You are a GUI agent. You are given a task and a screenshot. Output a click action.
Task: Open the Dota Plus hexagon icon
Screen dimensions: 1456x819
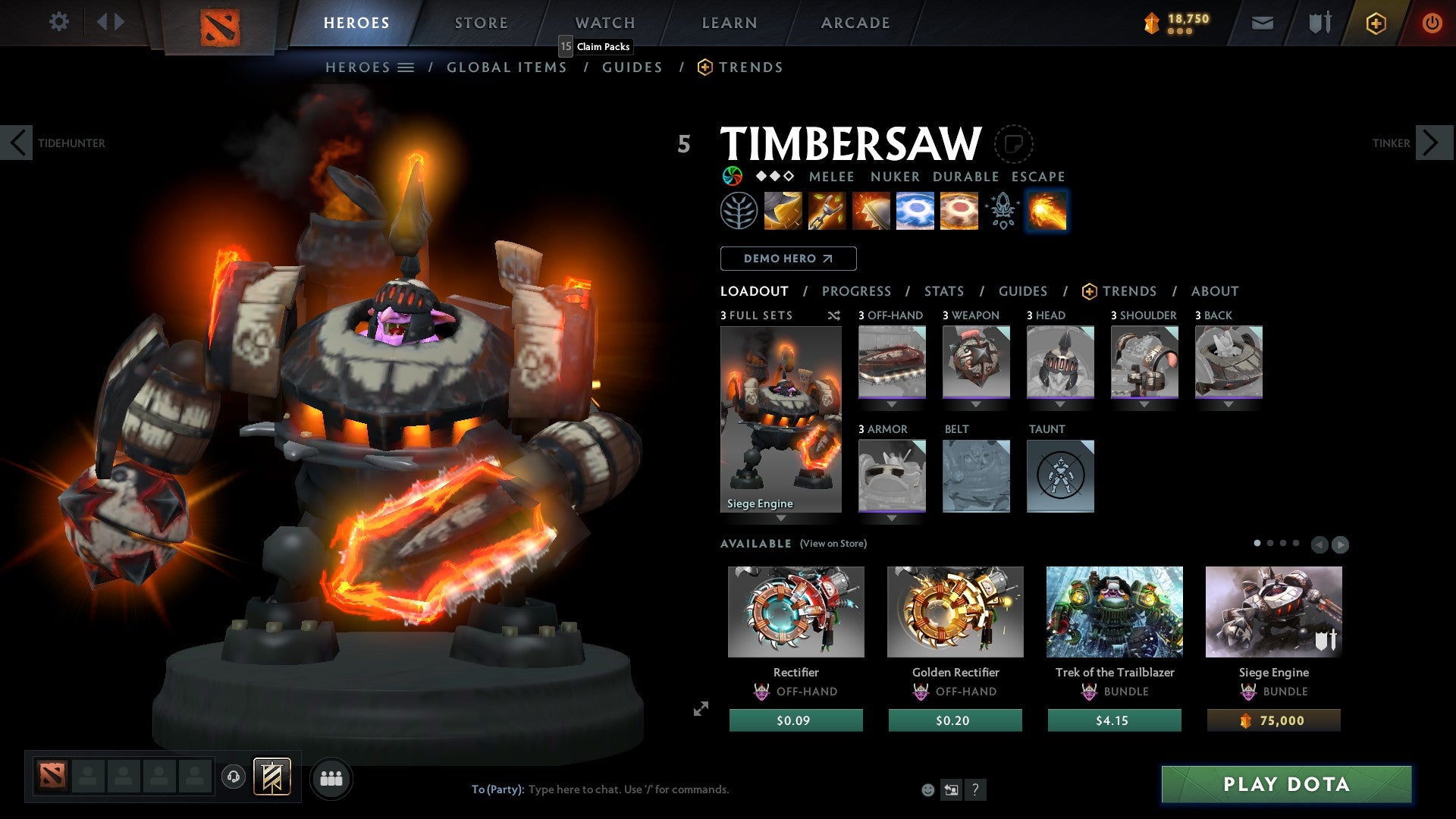coord(1375,23)
